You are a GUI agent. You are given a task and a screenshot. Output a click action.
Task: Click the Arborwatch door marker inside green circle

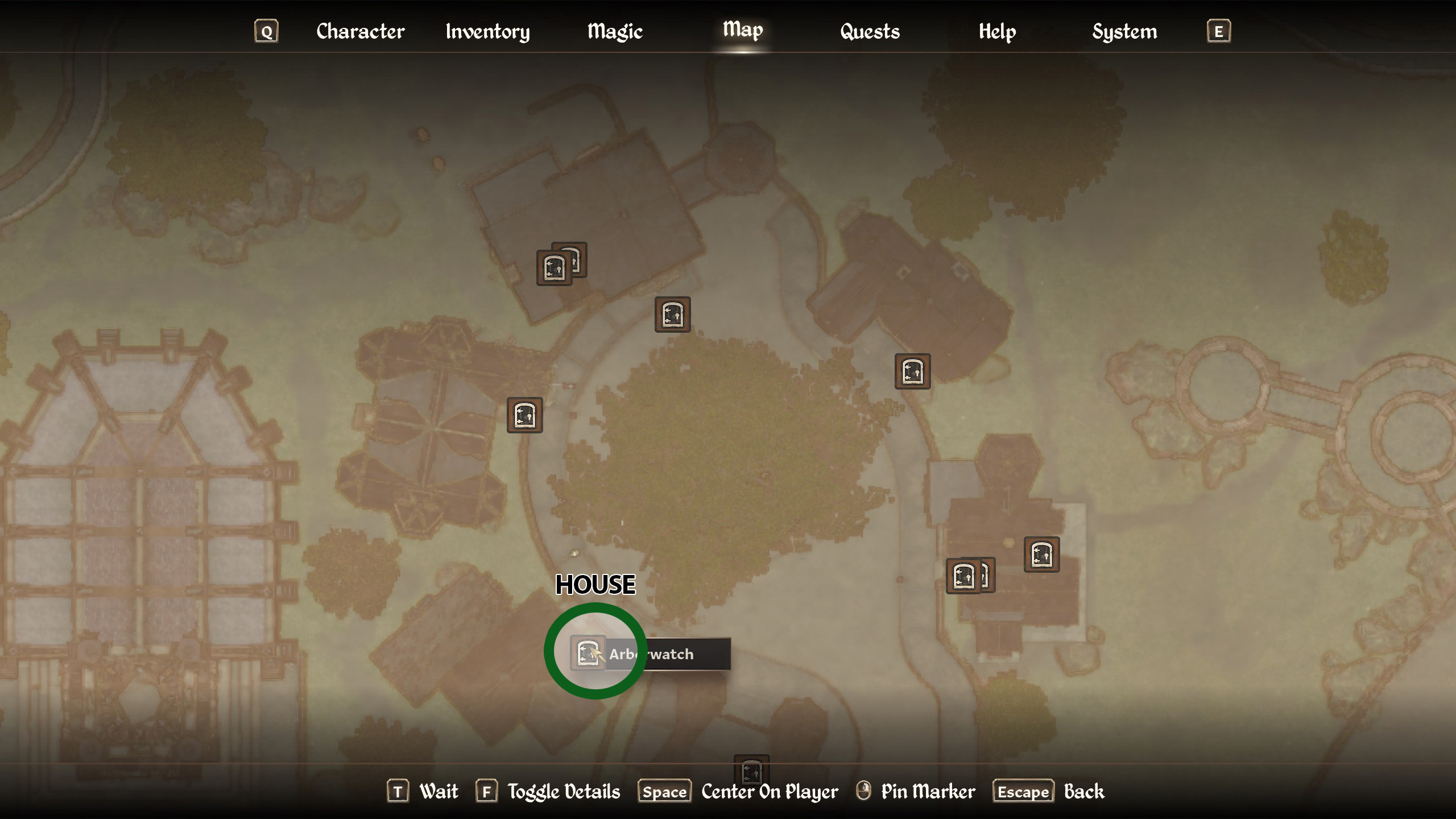click(587, 653)
